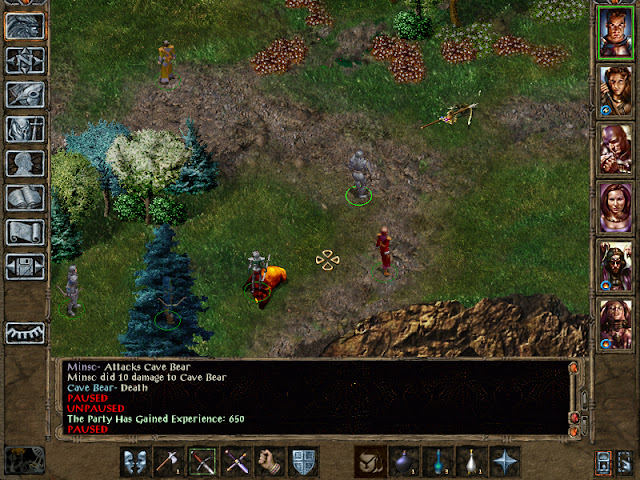Click the quartered shield action button
The image size is (640, 480).
(303, 462)
